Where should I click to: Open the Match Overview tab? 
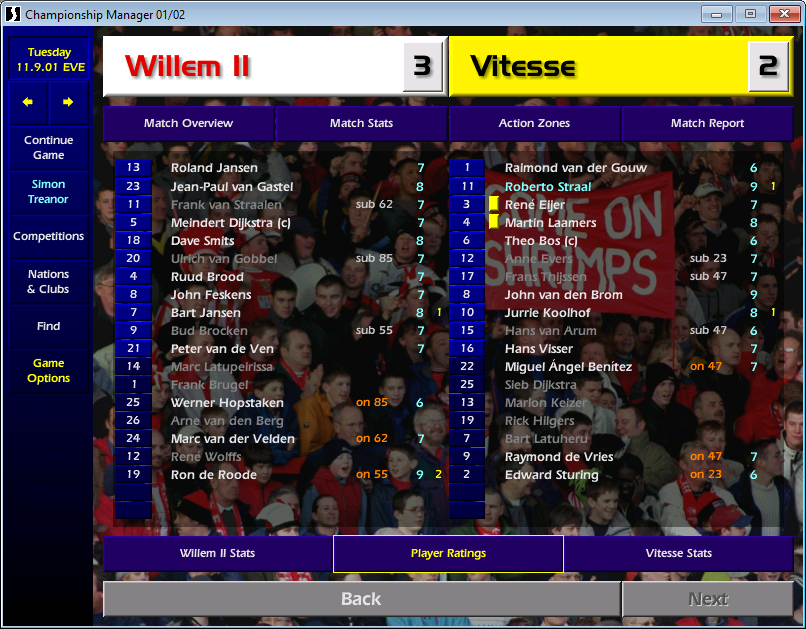coord(188,123)
